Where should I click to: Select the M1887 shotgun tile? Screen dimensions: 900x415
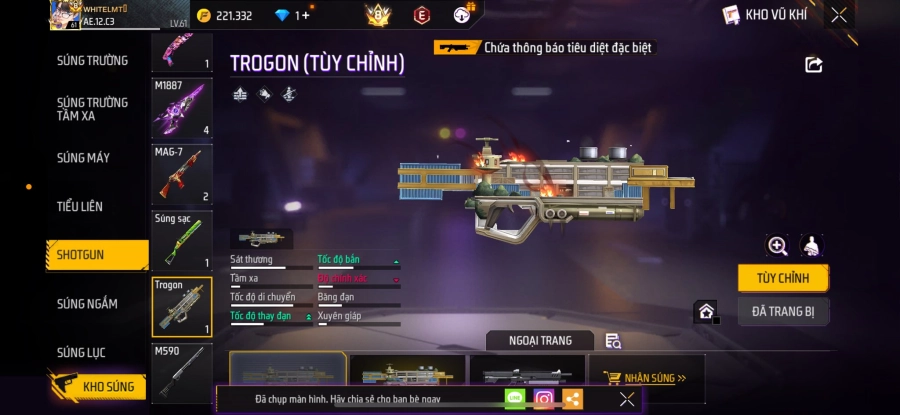coord(182,108)
